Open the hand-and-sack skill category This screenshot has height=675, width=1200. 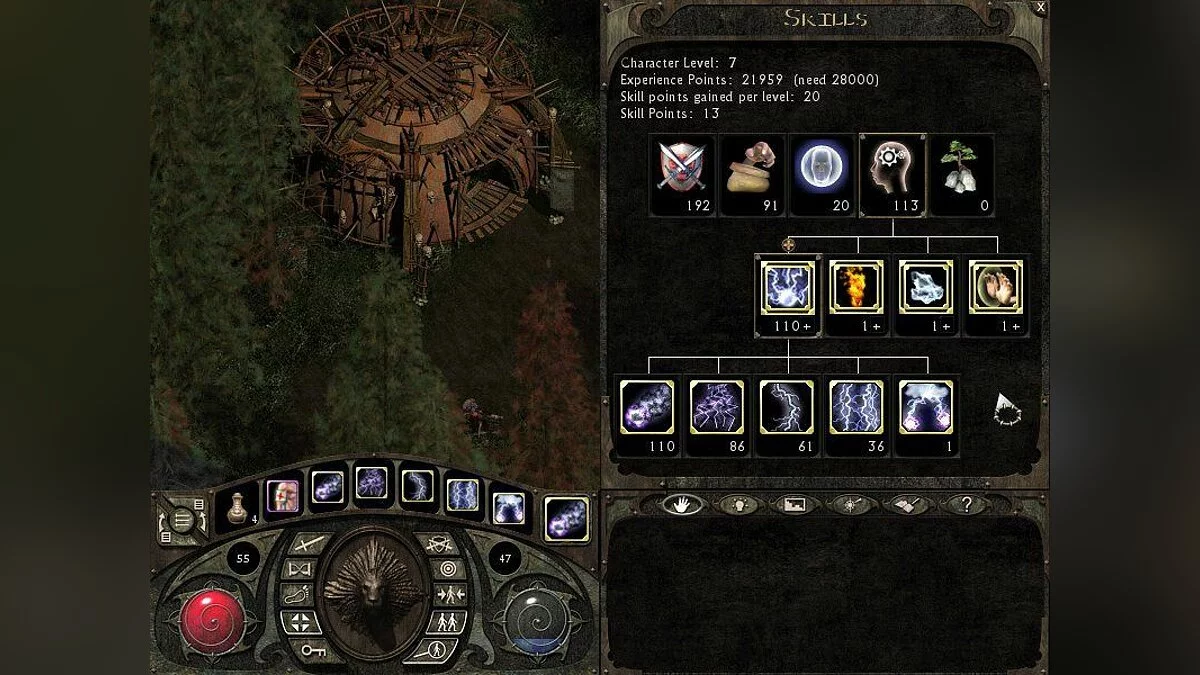point(751,166)
